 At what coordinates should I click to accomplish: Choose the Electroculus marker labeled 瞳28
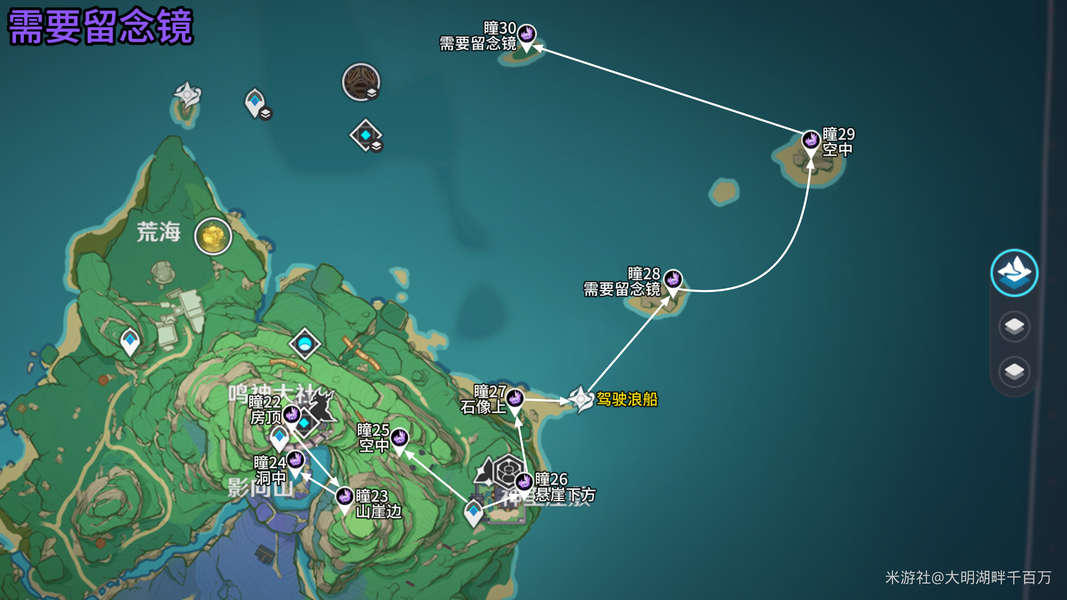point(673,280)
